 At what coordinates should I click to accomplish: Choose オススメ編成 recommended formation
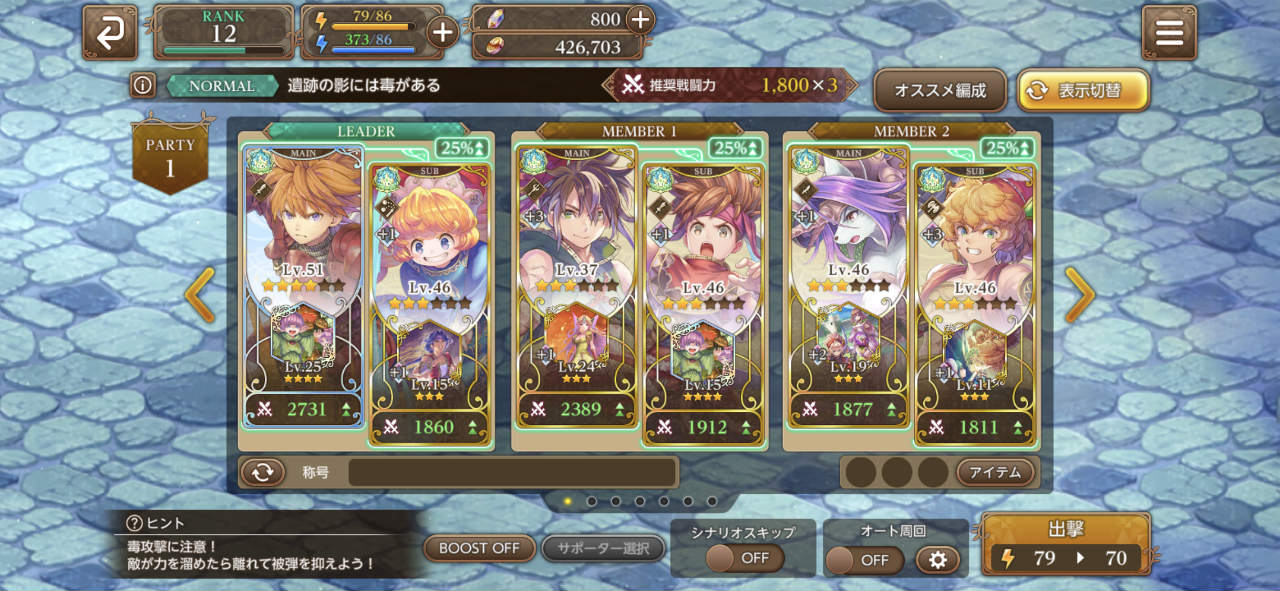(939, 90)
